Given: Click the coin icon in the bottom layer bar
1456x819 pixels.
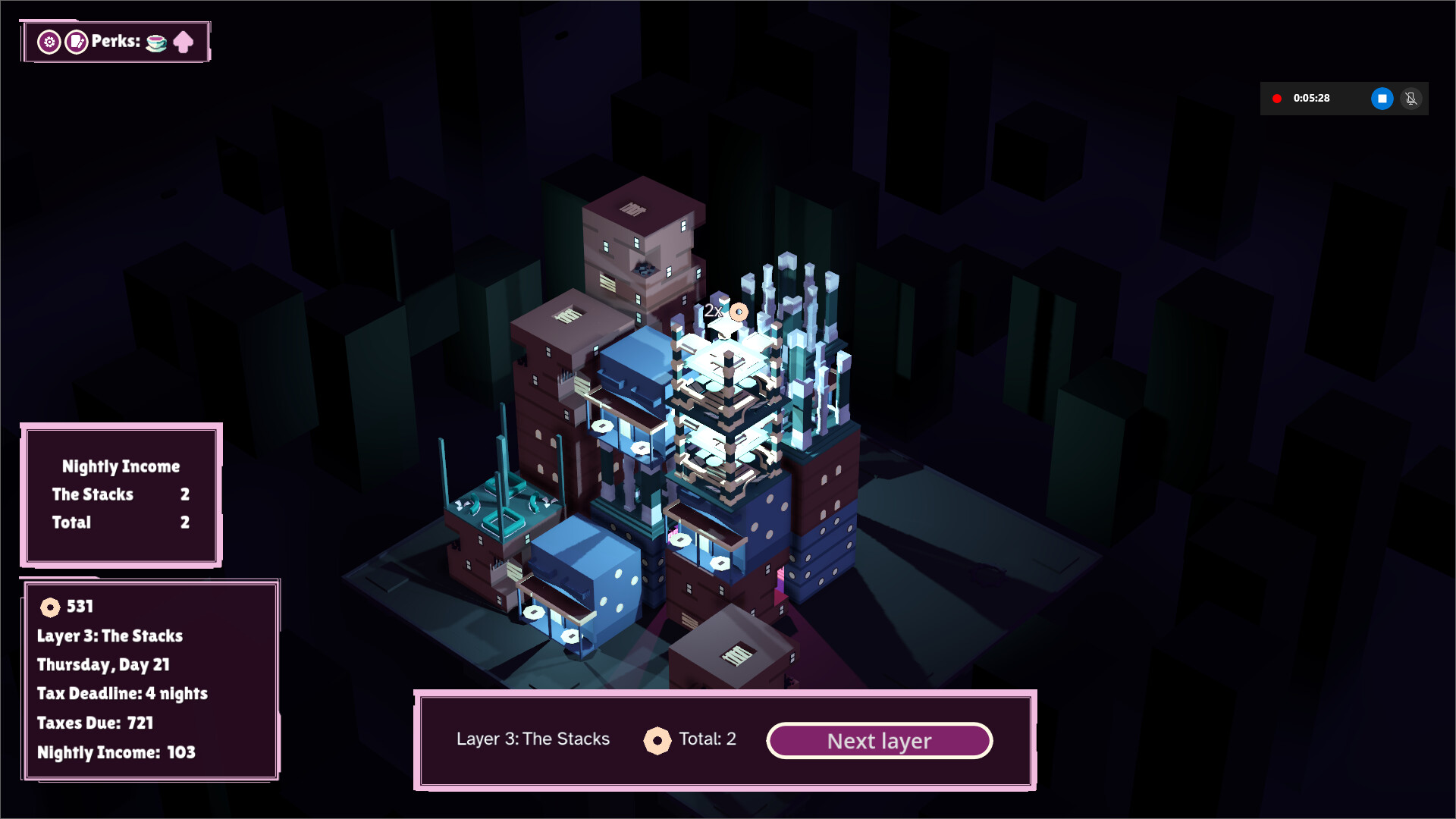Looking at the screenshot, I should [x=657, y=739].
